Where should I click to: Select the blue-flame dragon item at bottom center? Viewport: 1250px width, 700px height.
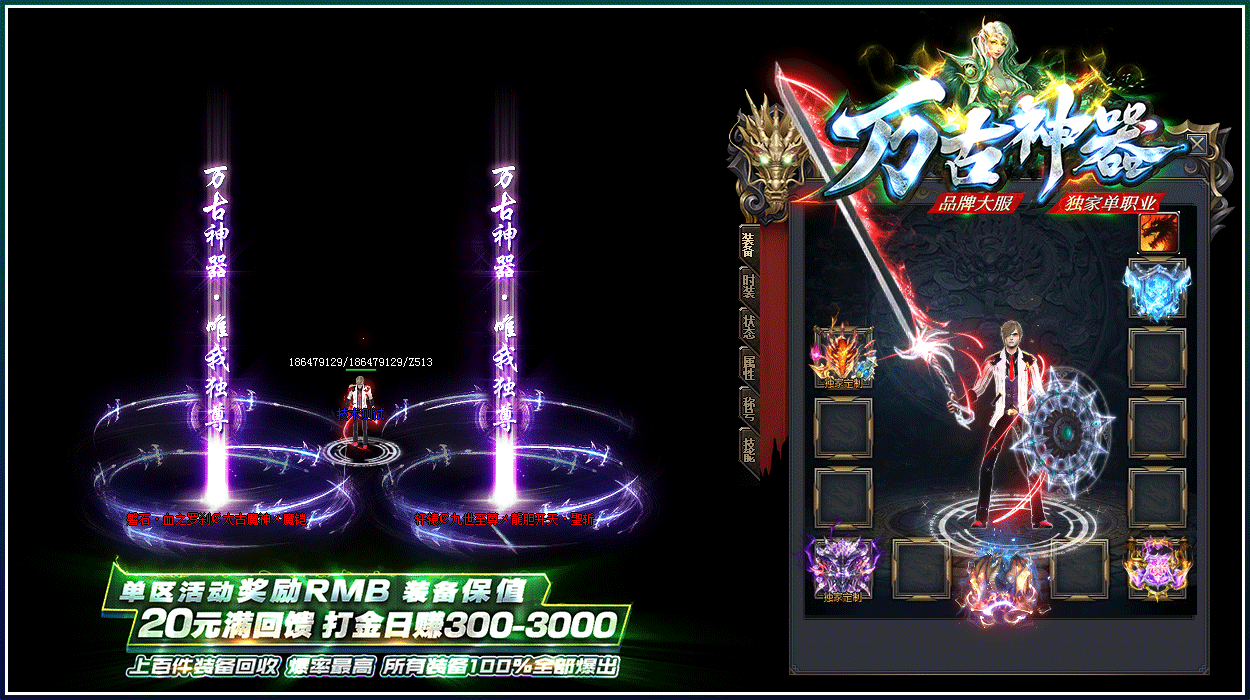1000,580
